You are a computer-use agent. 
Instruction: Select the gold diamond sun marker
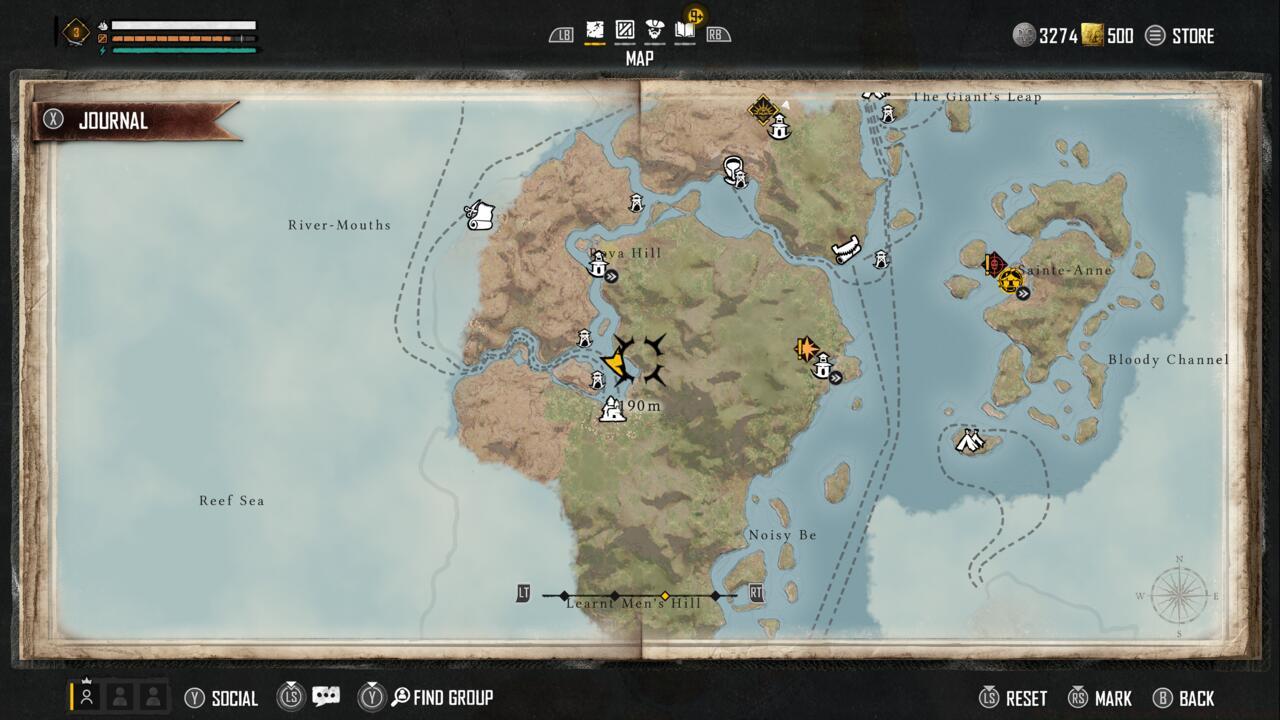[x=764, y=108]
